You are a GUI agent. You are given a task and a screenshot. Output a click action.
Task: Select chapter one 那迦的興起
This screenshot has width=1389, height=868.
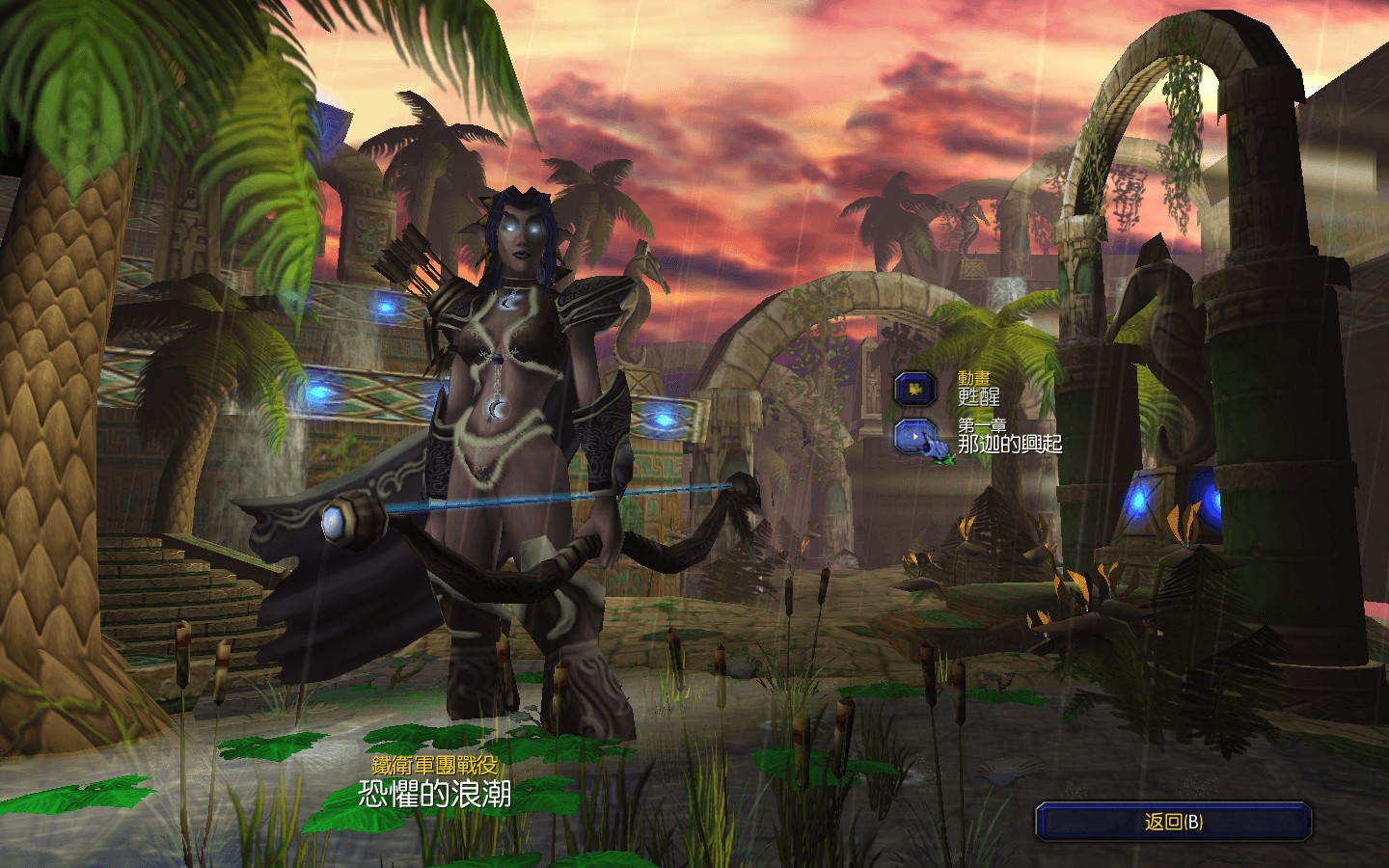coord(915,436)
